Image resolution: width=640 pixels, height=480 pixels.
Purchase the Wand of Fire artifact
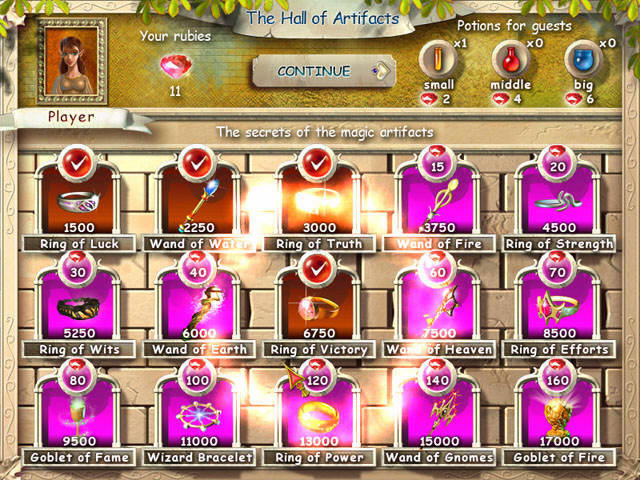[x=438, y=200]
